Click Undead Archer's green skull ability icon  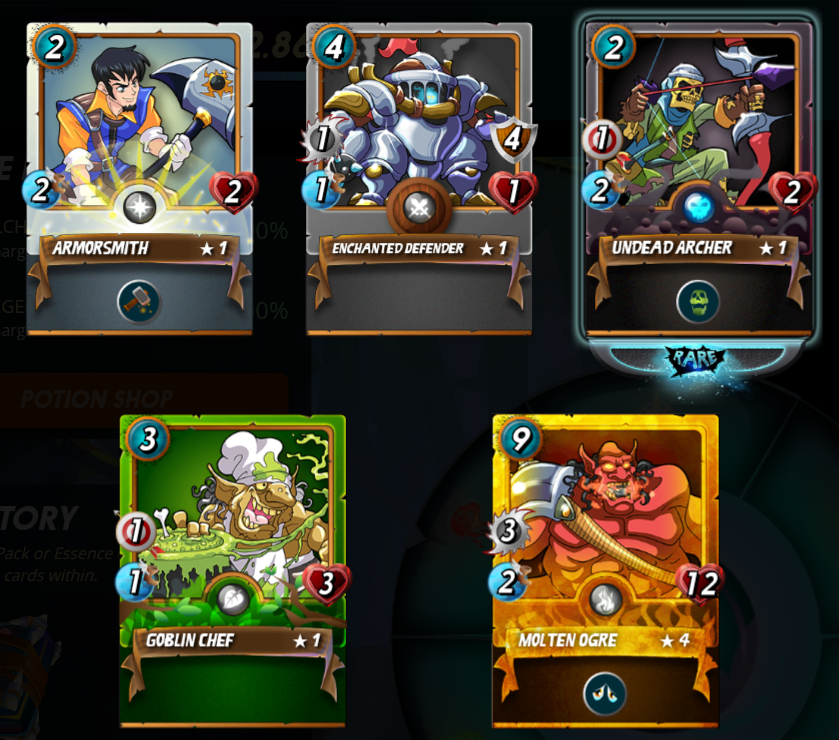[697, 300]
